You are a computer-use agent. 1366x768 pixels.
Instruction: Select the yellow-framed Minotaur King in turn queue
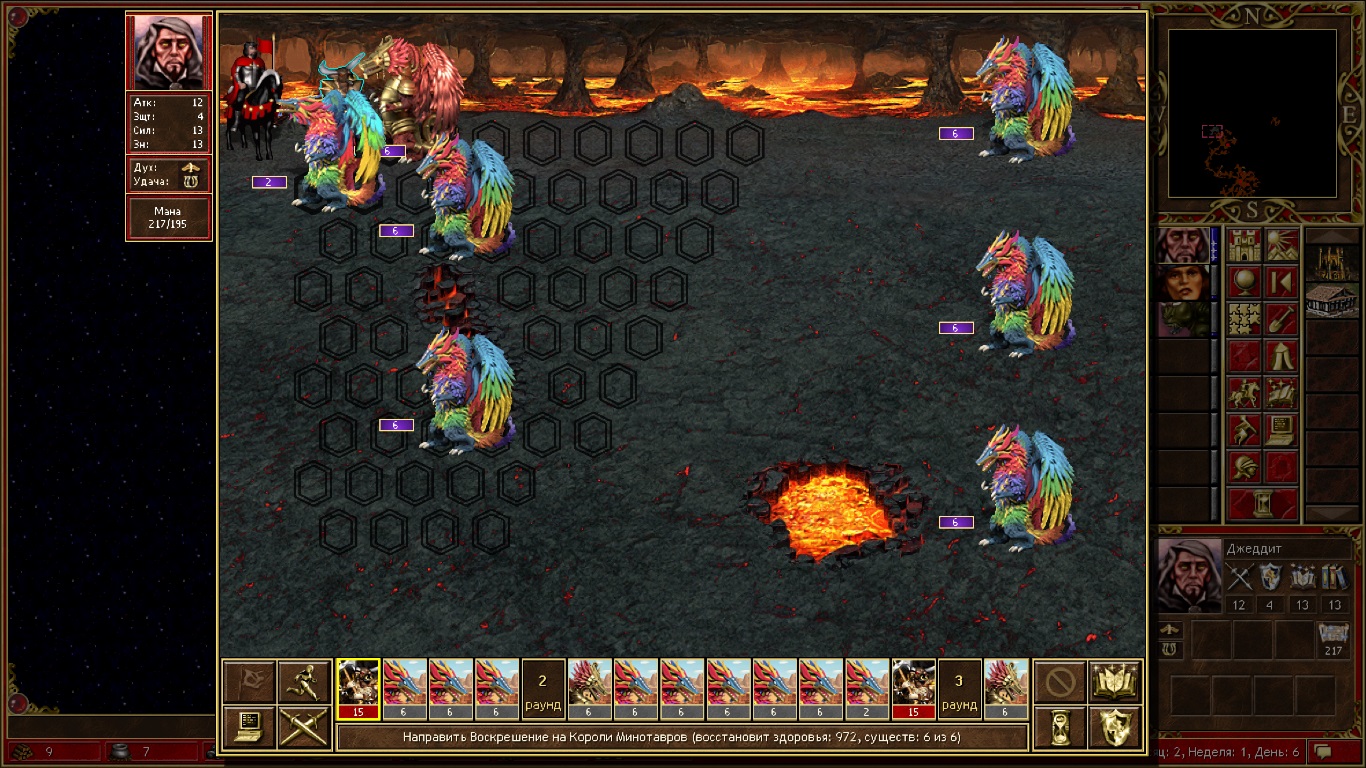click(x=358, y=689)
